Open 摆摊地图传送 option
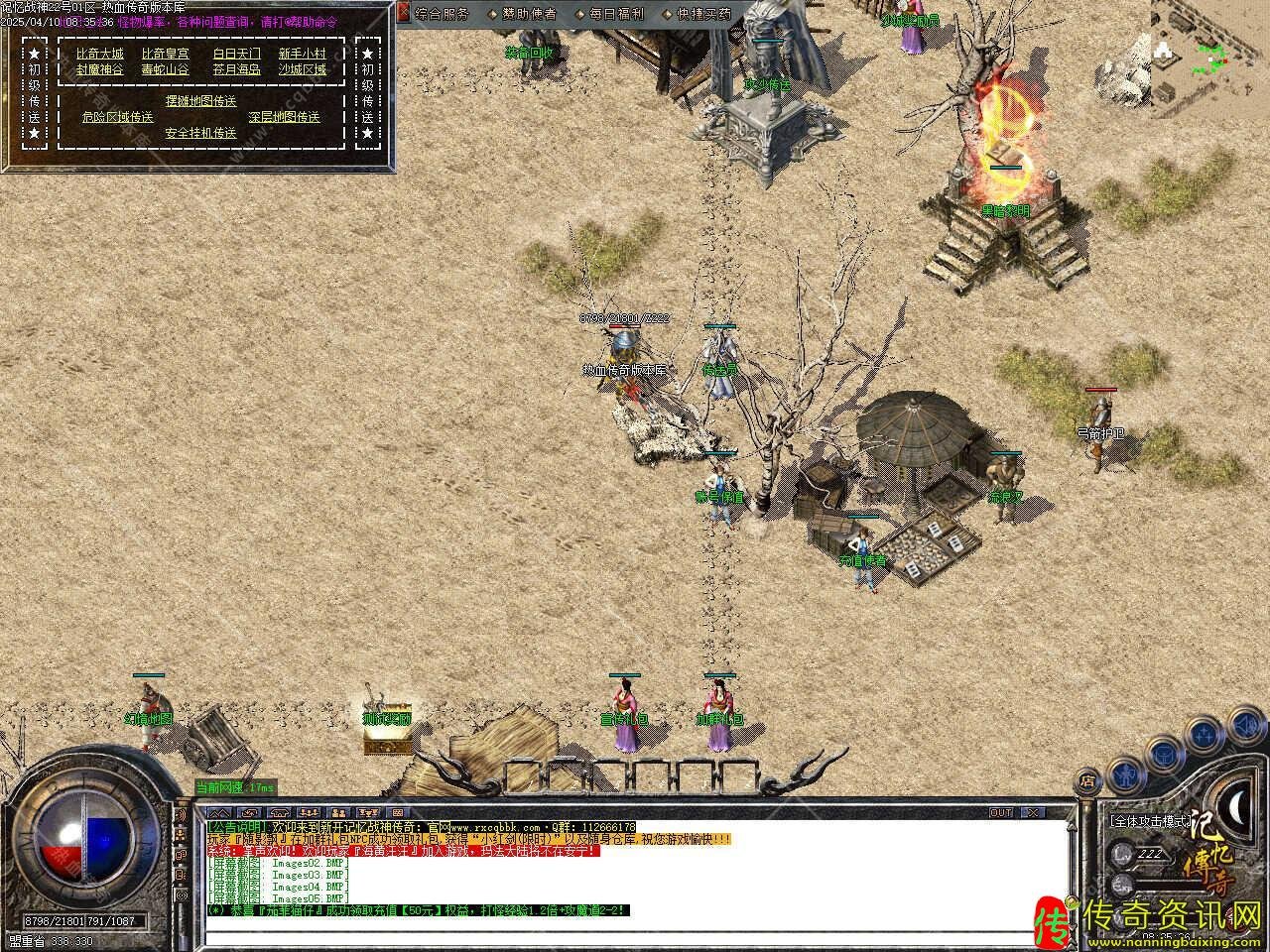1270x952 pixels. click(x=200, y=101)
